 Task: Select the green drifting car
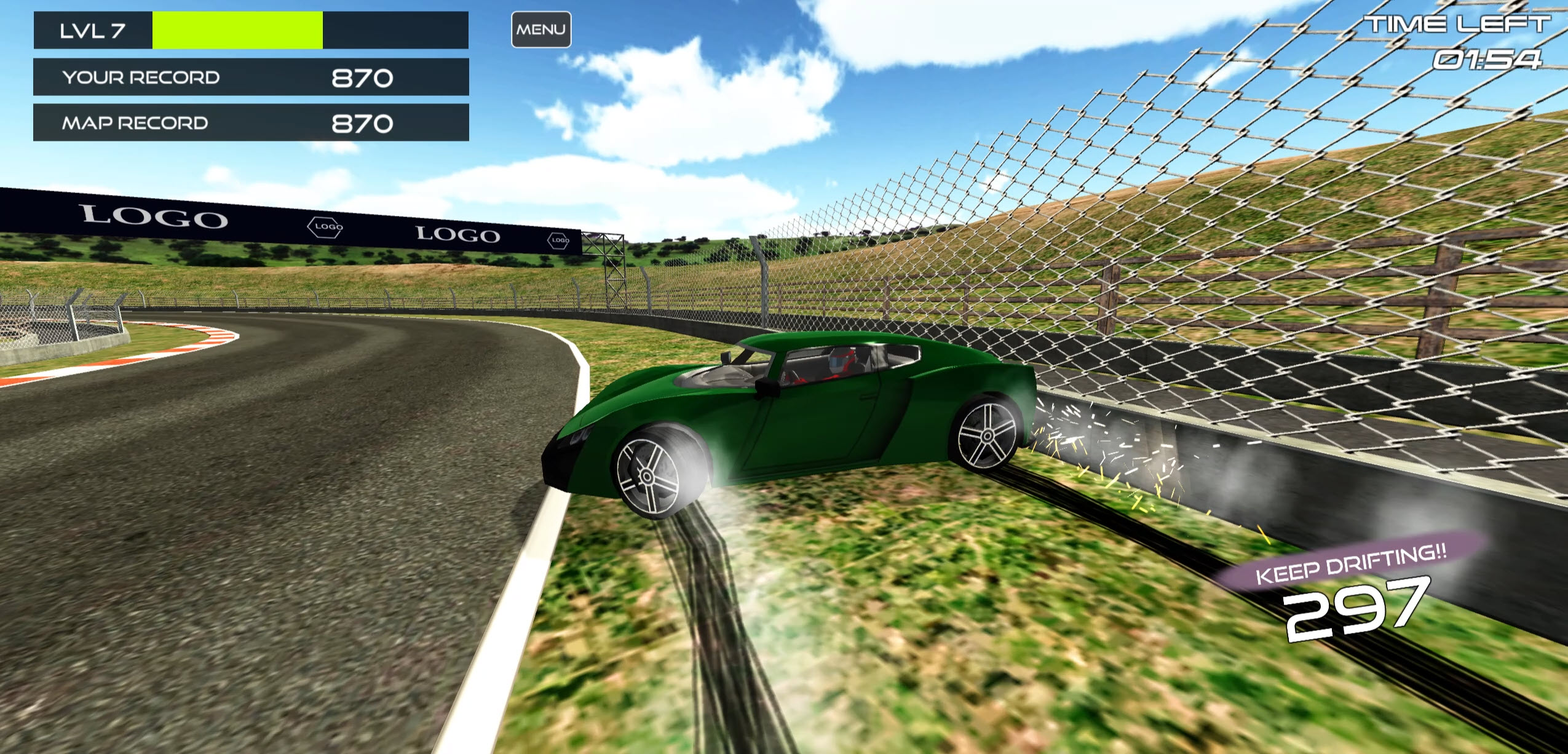coord(799,431)
